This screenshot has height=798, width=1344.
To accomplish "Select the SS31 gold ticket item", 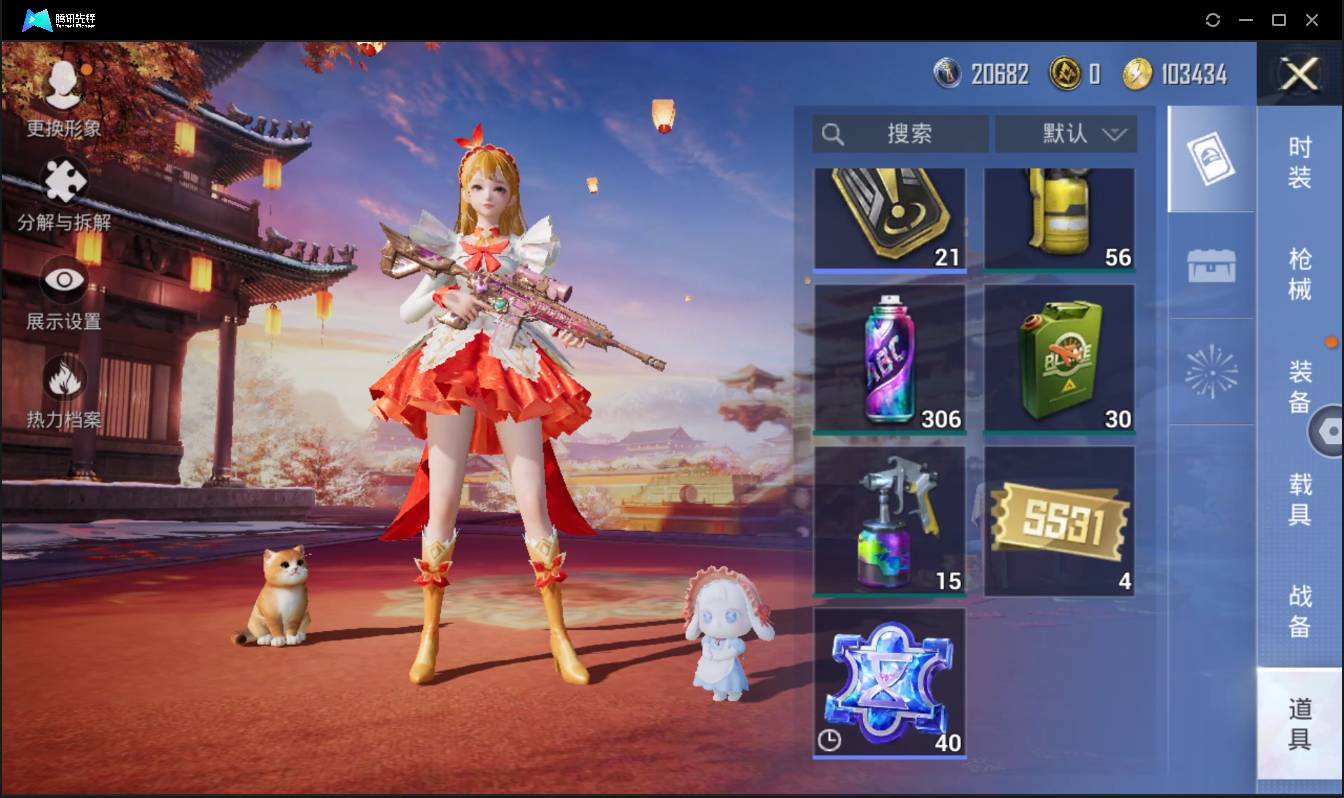I will pos(1059,520).
